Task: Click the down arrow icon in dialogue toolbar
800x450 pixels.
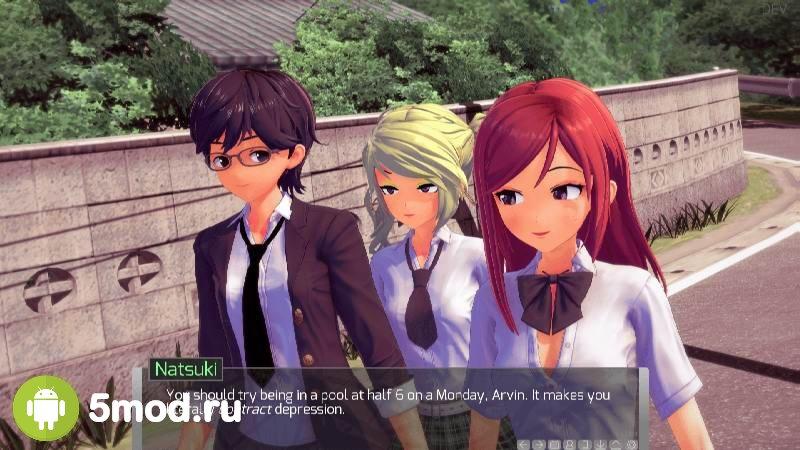Action: coord(601,444)
